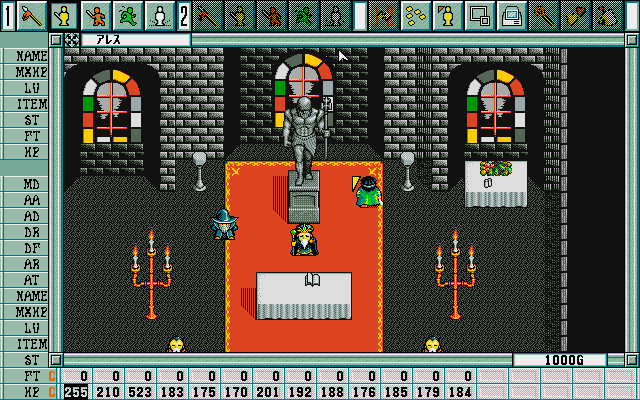This screenshot has width=640, height=400.
Task: Select the group 1 axe weapon icon
Action: tap(33, 15)
